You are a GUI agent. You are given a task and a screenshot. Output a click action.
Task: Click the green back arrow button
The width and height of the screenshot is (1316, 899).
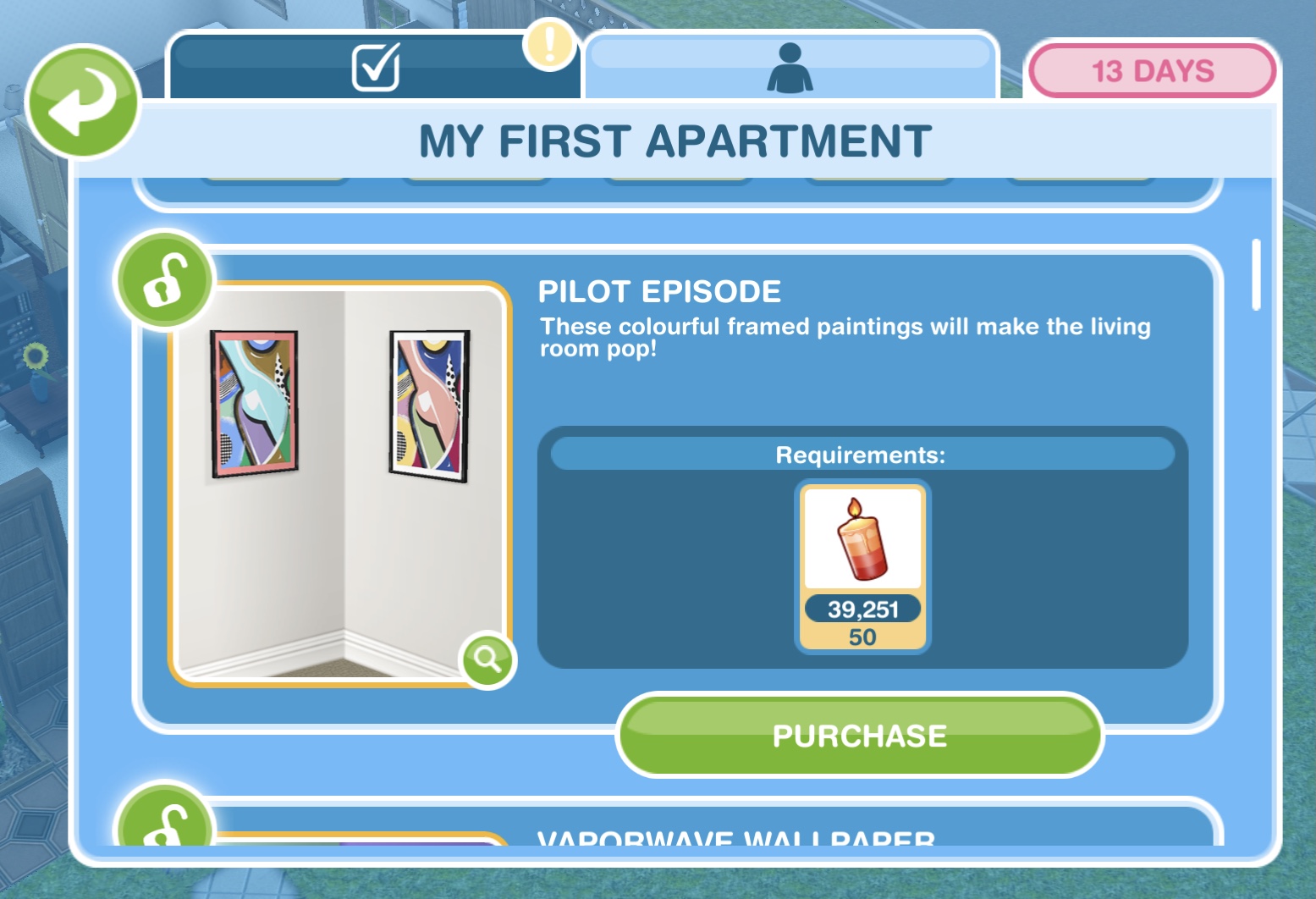coord(82,102)
